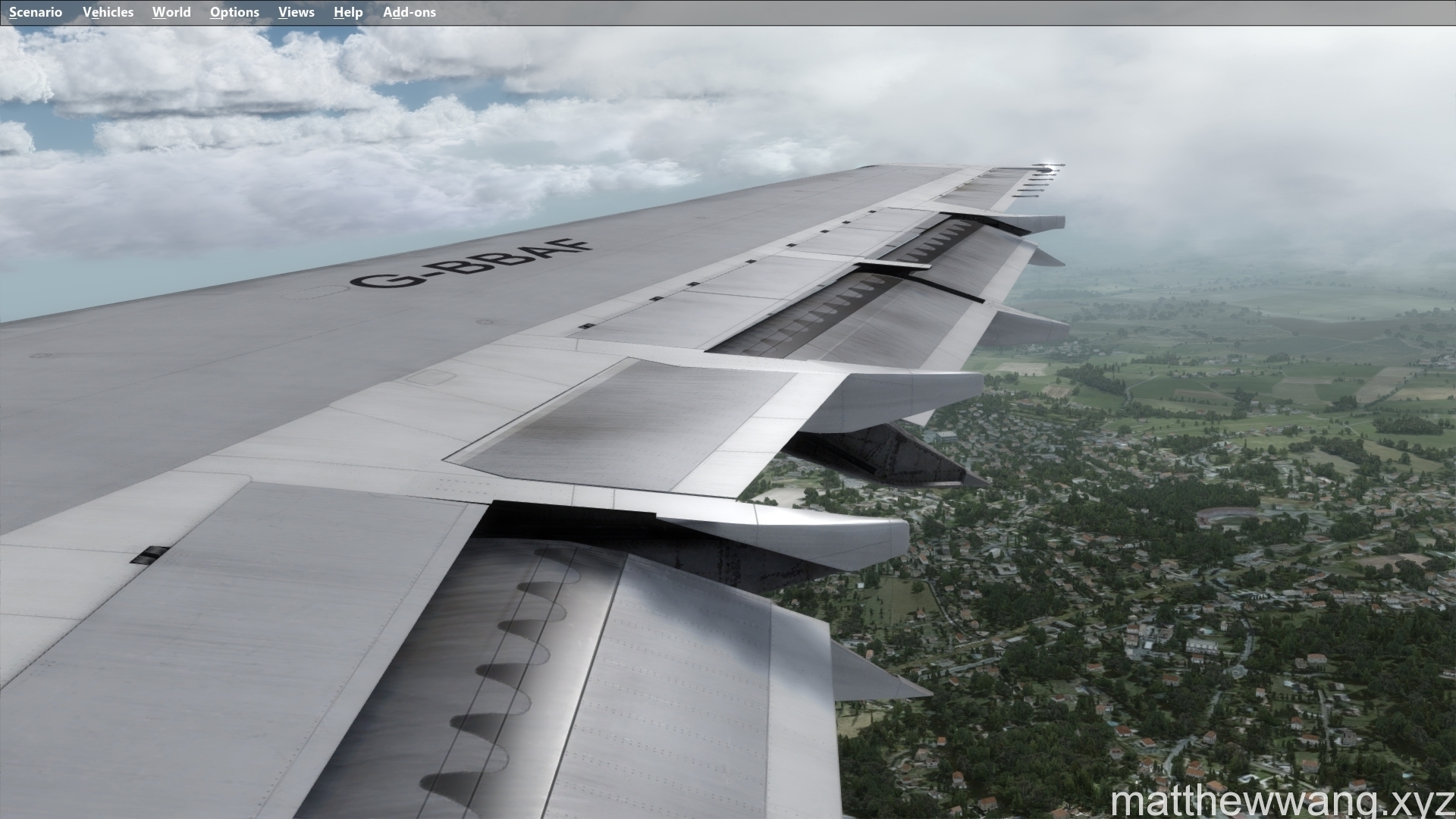
Task: Open the Scenario menu
Action: pyautogui.click(x=36, y=12)
